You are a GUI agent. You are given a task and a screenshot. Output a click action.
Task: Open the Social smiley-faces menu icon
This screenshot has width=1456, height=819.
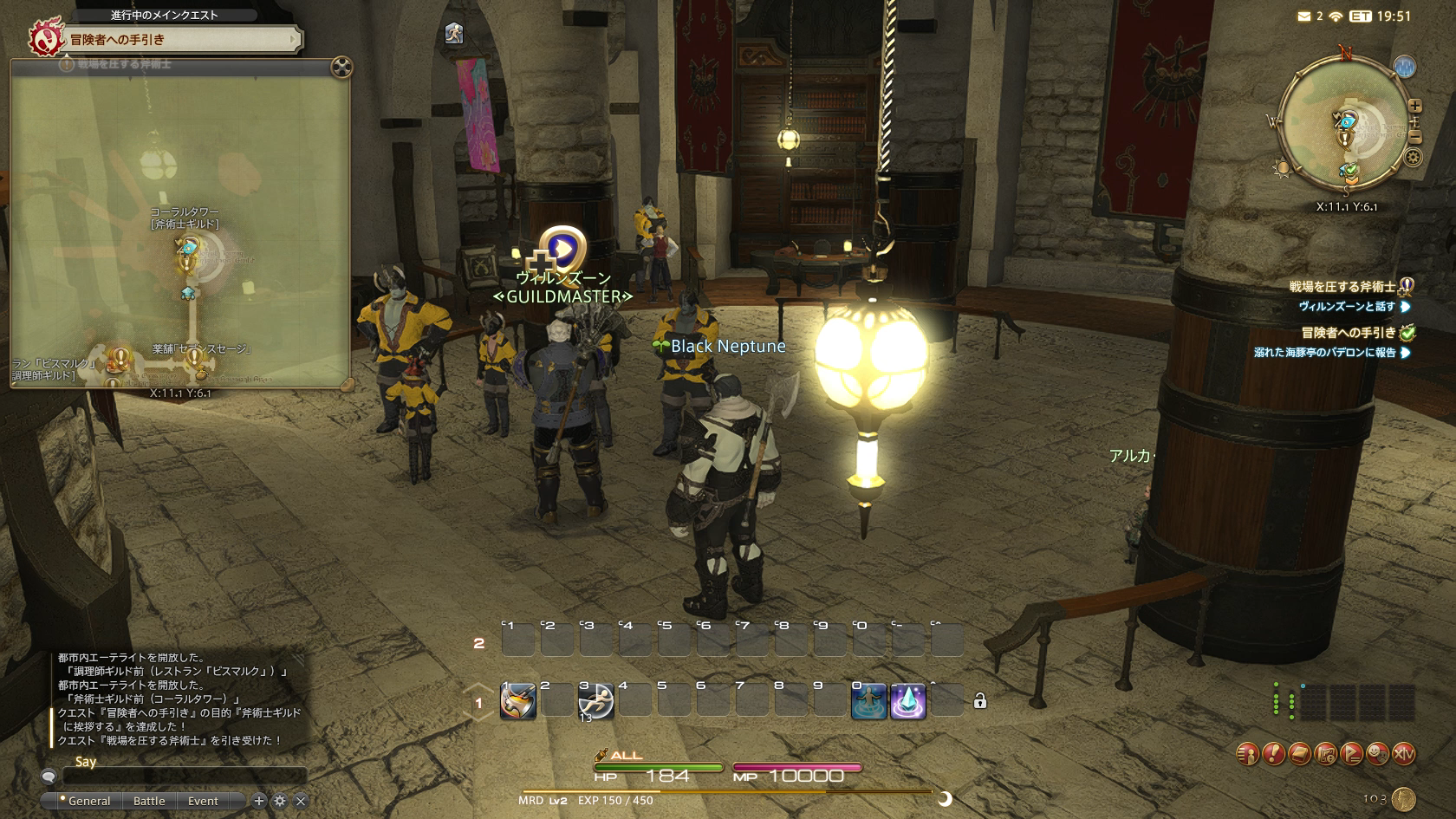(x=1377, y=754)
